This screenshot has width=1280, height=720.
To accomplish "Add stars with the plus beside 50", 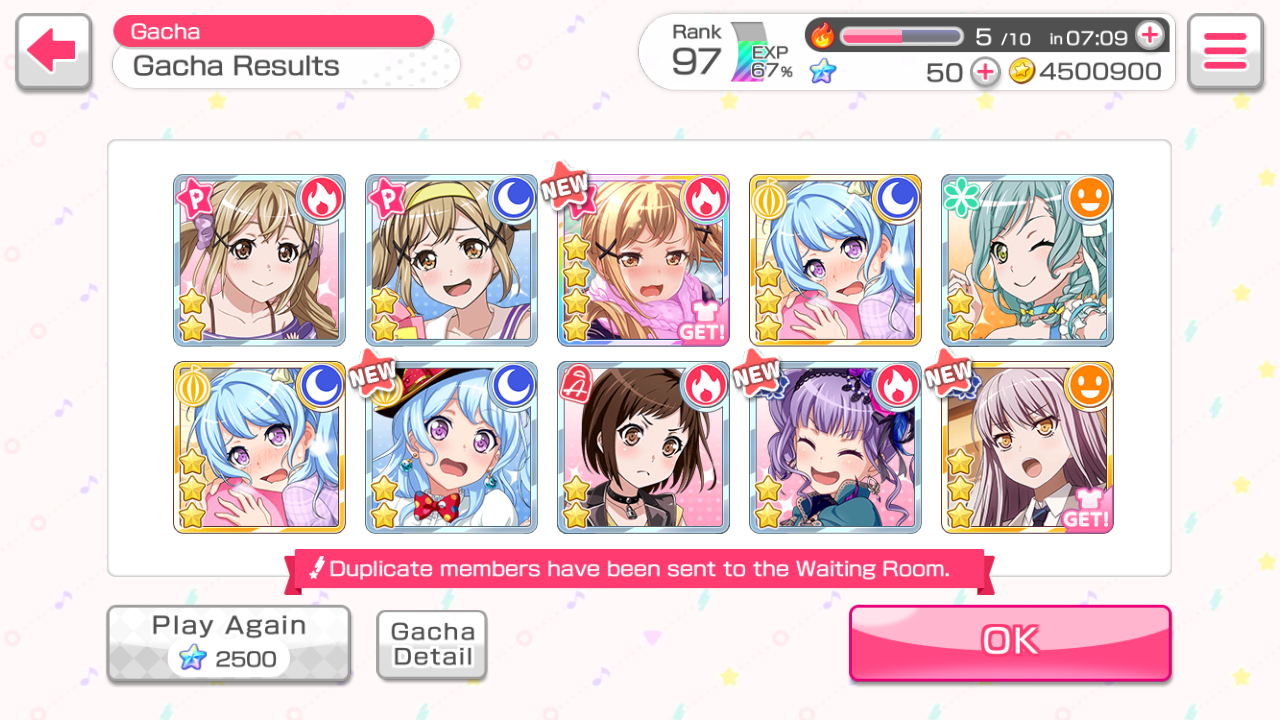I will coord(985,72).
